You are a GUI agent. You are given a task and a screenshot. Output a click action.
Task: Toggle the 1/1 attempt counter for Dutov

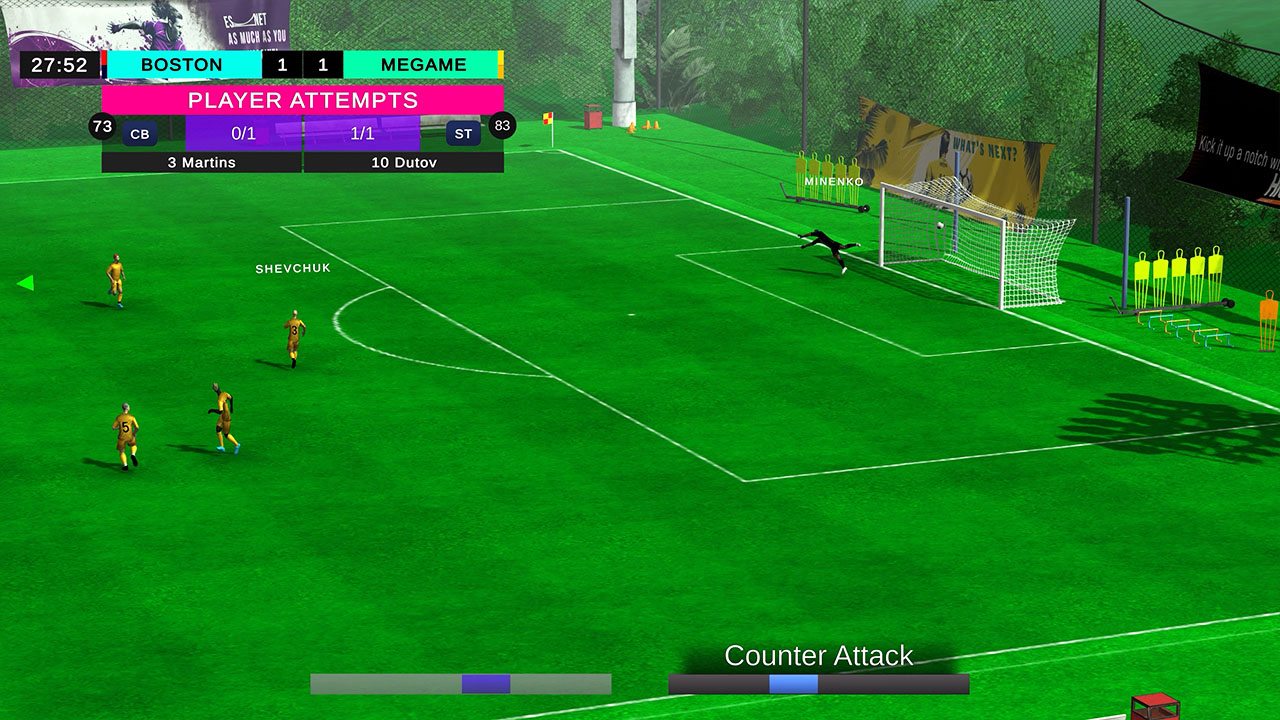point(360,131)
